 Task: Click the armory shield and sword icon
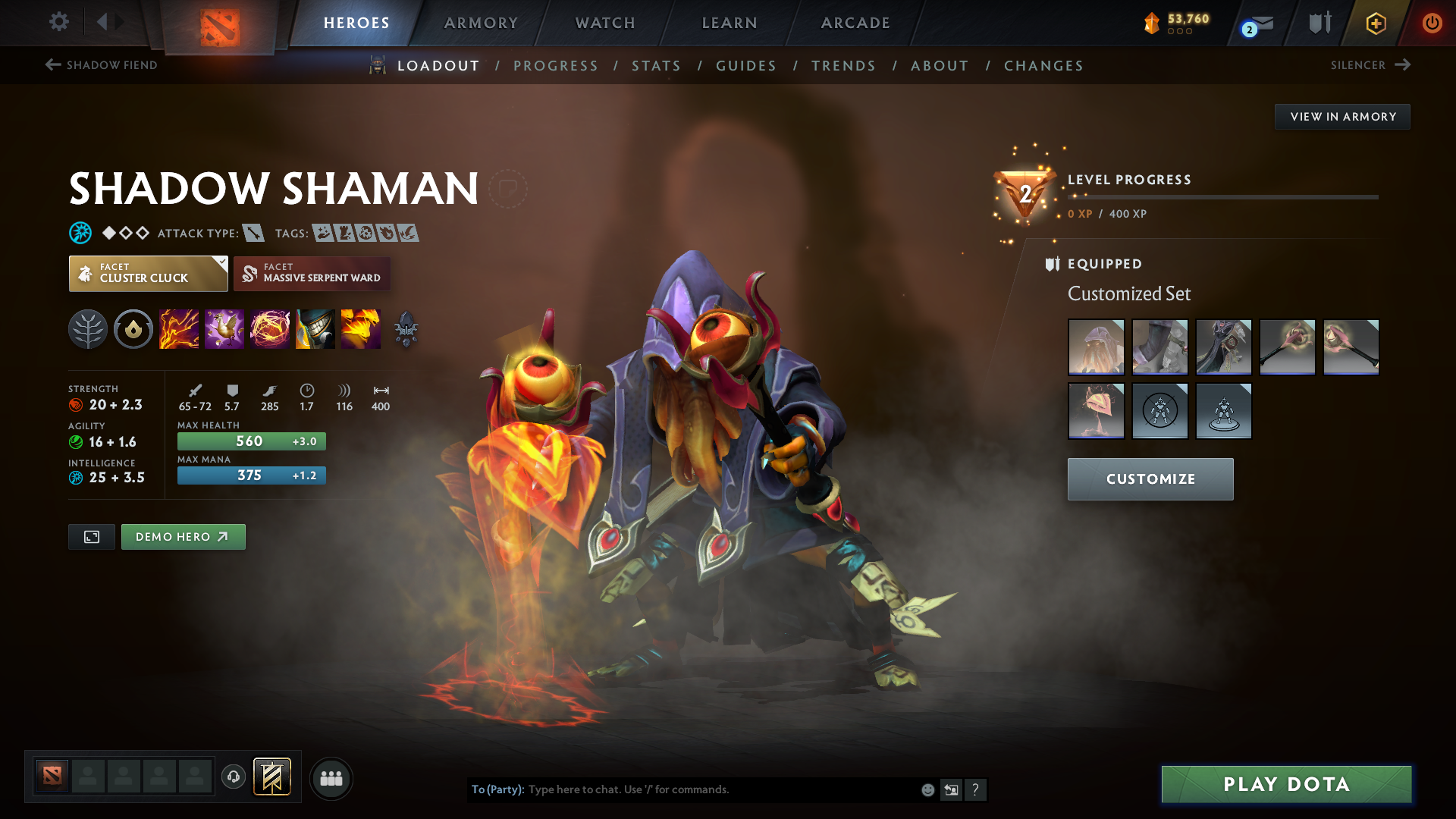(x=1318, y=22)
